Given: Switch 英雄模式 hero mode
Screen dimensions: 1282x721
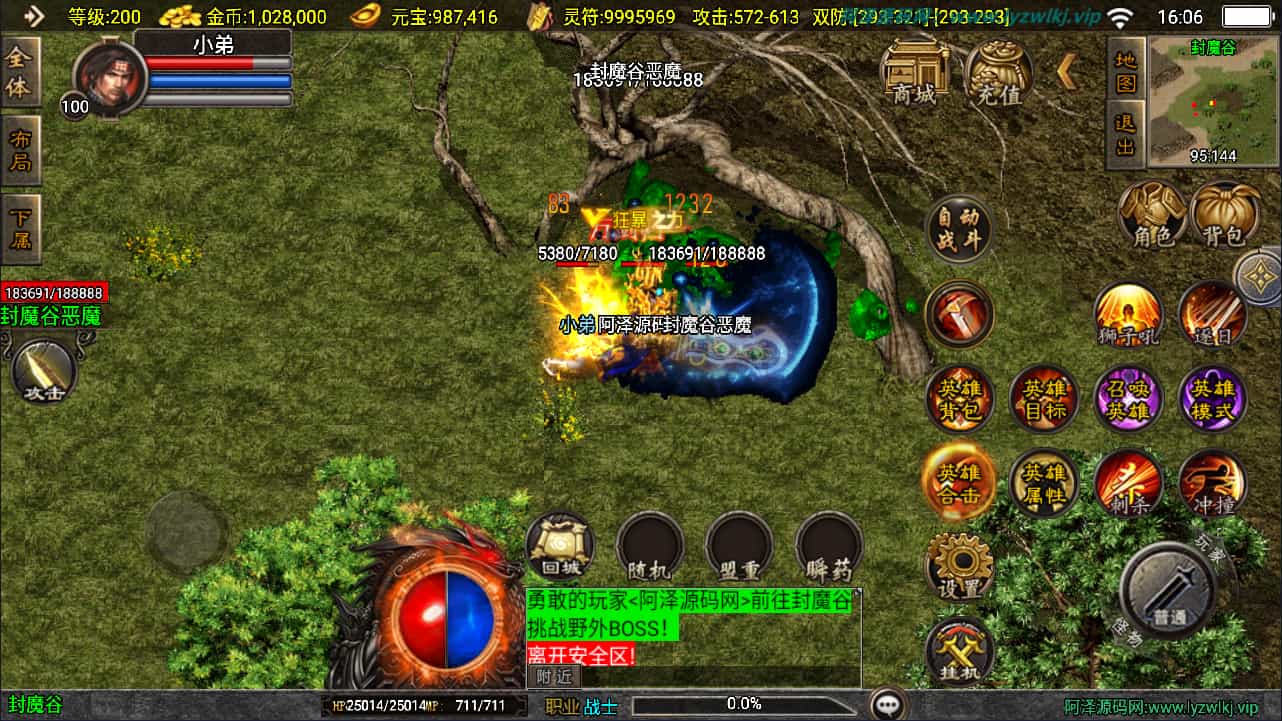Looking at the screenshot, I should click(1212, 400).
